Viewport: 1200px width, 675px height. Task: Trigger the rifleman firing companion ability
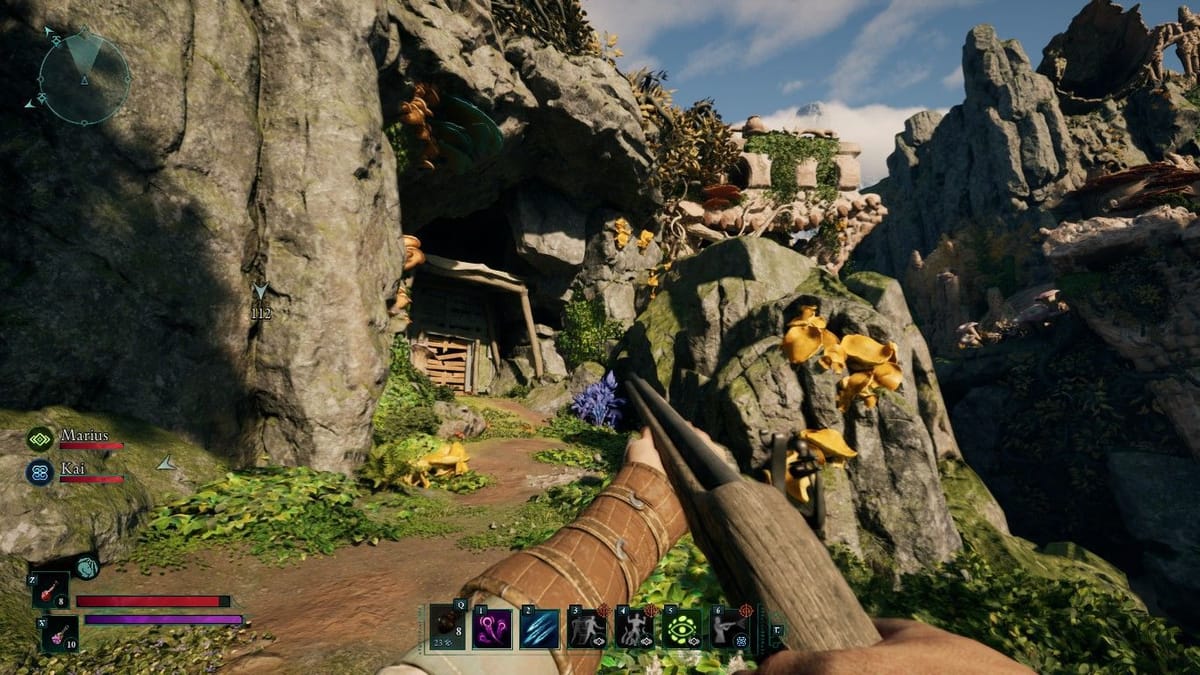[730, 628]
